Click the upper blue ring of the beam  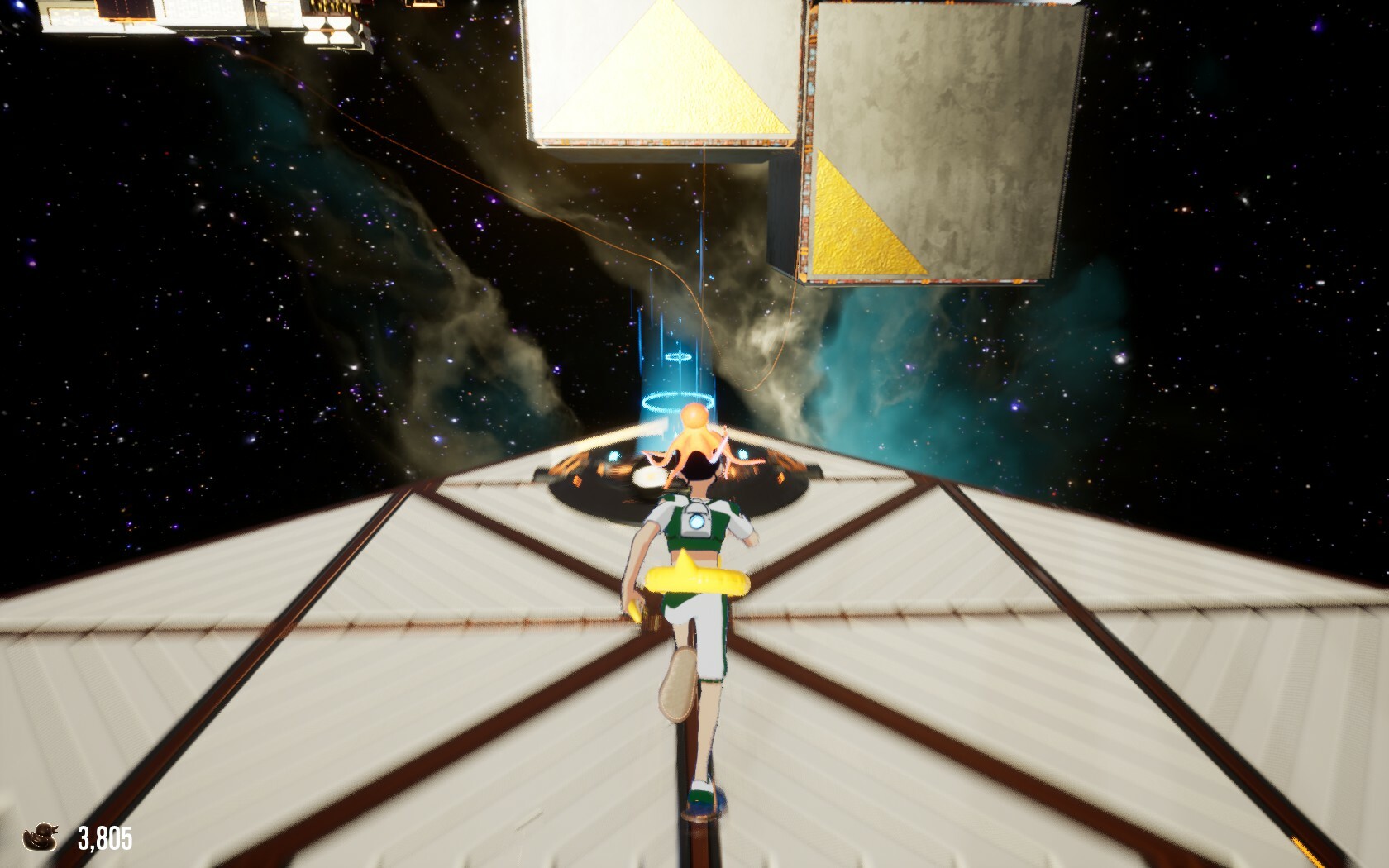point(677,359)
